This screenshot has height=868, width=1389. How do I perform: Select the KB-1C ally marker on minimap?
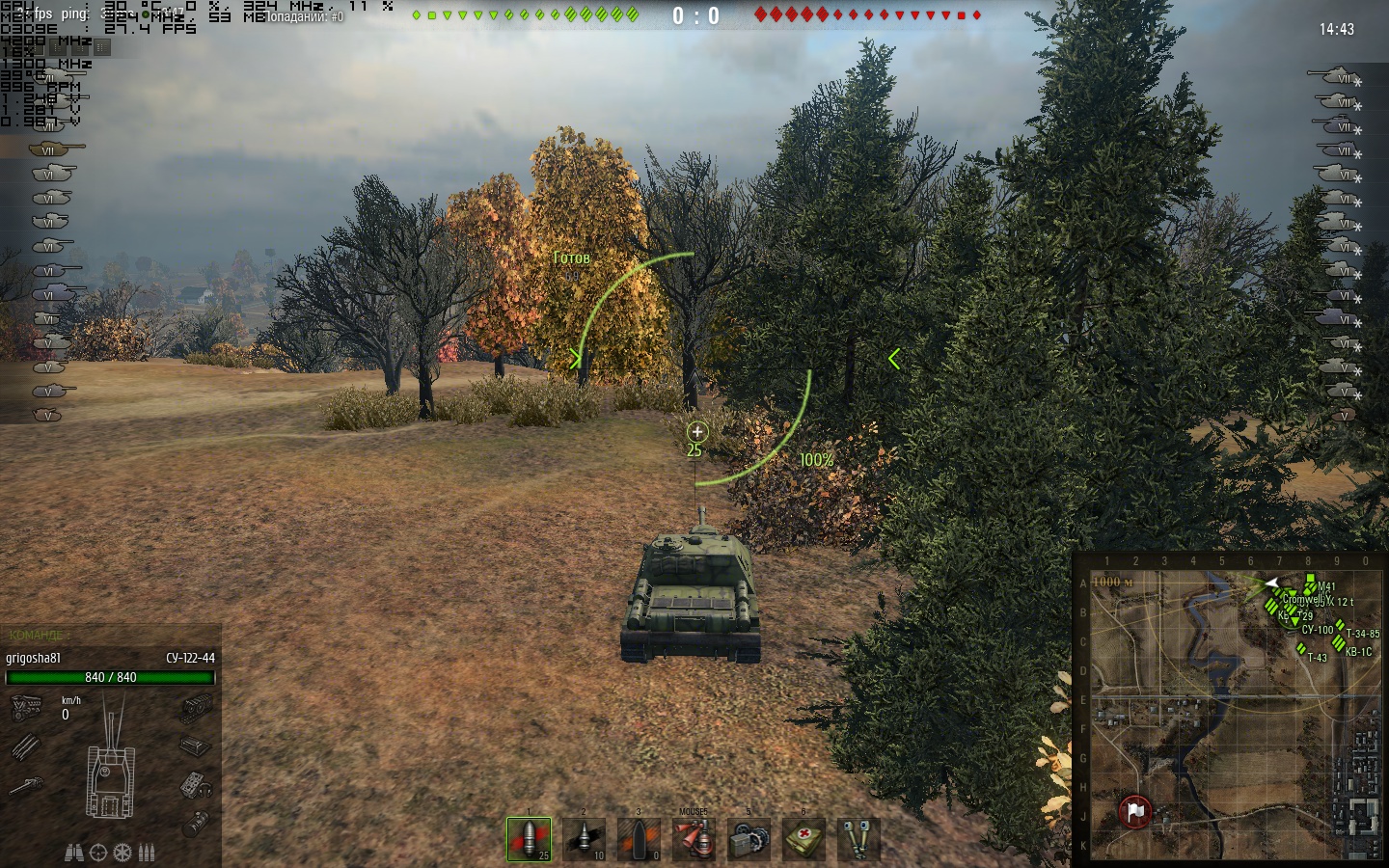pos(1338,642)
